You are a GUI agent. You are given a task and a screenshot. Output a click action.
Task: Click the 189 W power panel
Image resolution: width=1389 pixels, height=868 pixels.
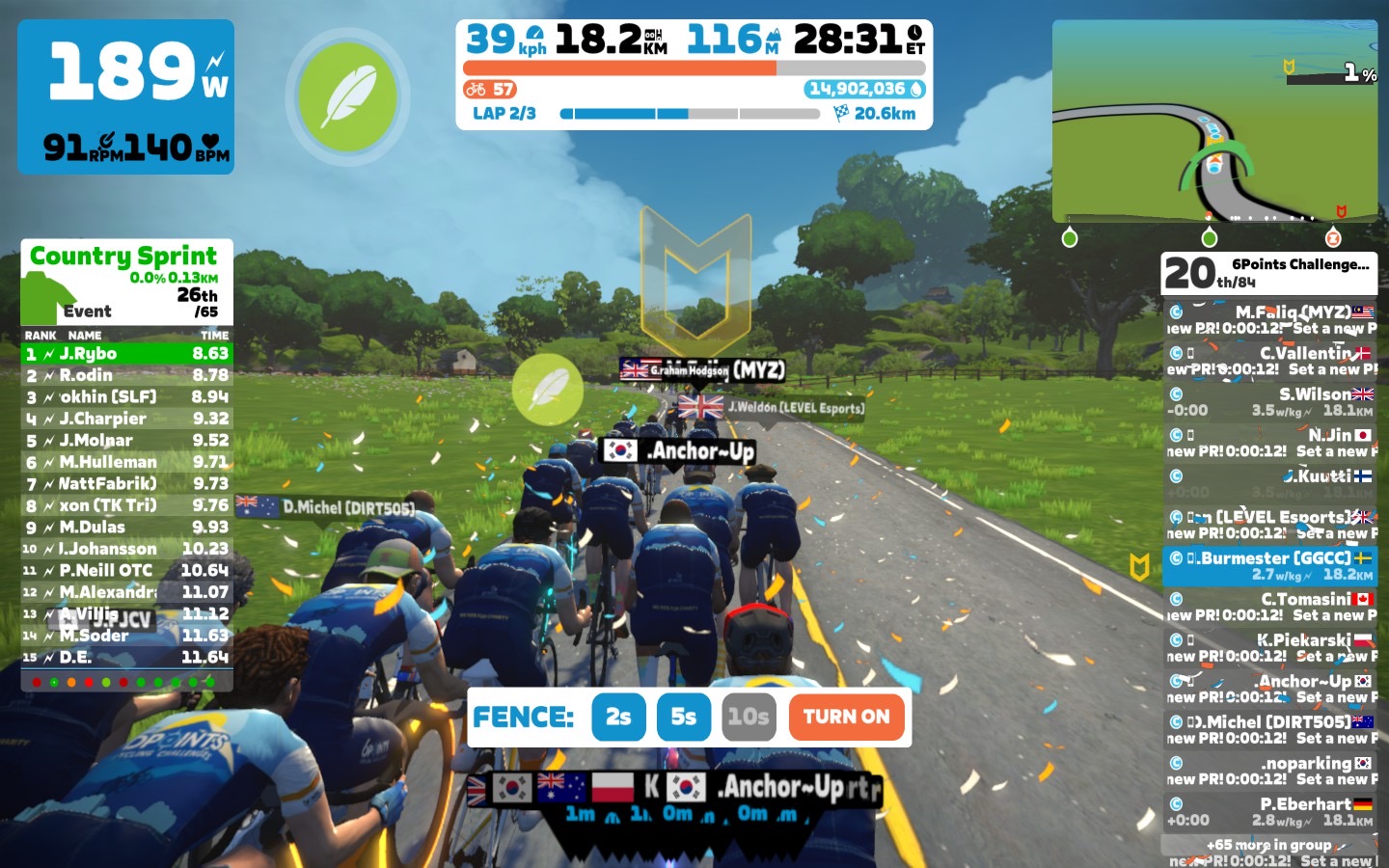[x=126, y=96]
